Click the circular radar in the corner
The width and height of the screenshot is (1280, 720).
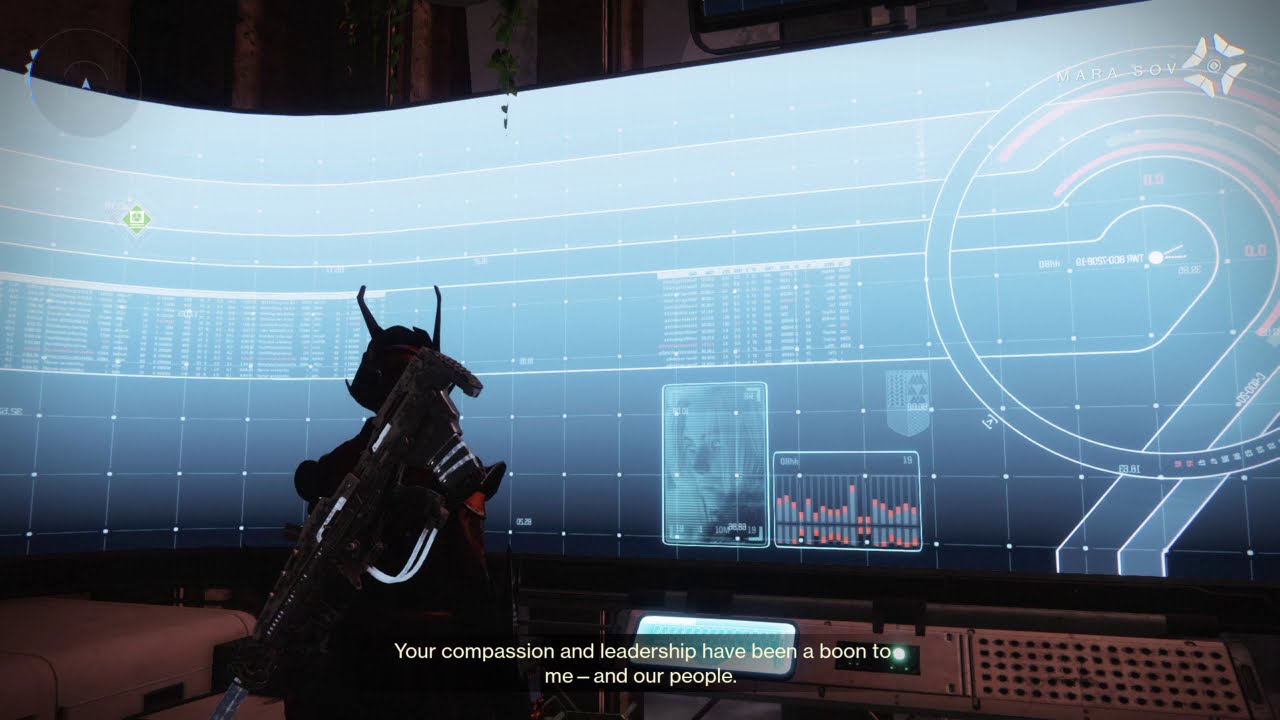(x=84, y=82)
